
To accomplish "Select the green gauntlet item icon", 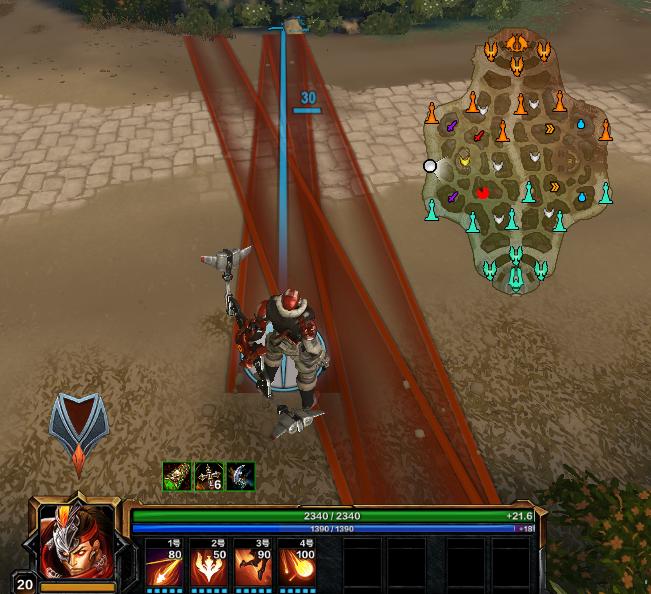I will click(x=177, y=476).
